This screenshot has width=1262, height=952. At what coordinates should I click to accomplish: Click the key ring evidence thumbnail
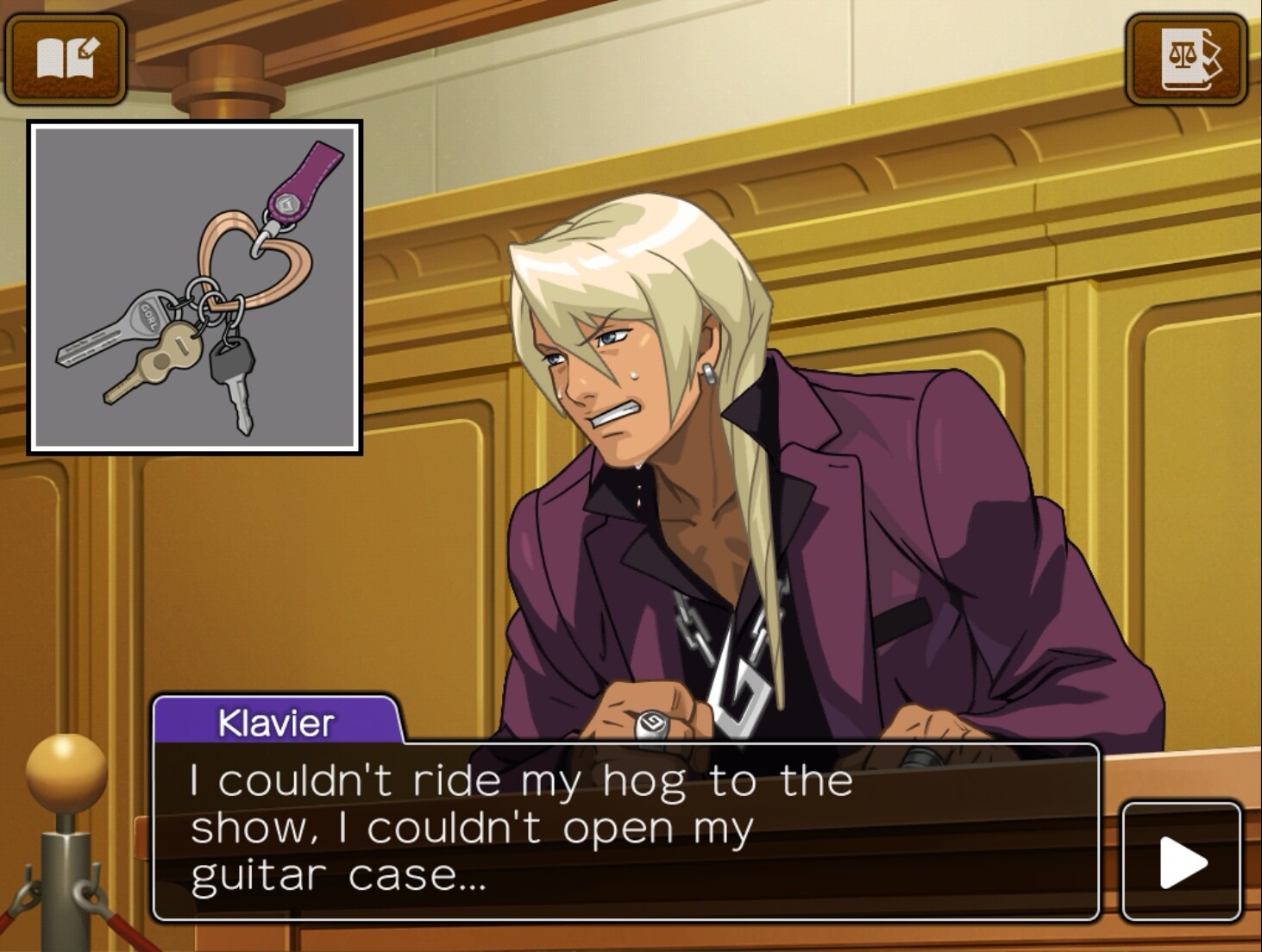tap(195, 287)
